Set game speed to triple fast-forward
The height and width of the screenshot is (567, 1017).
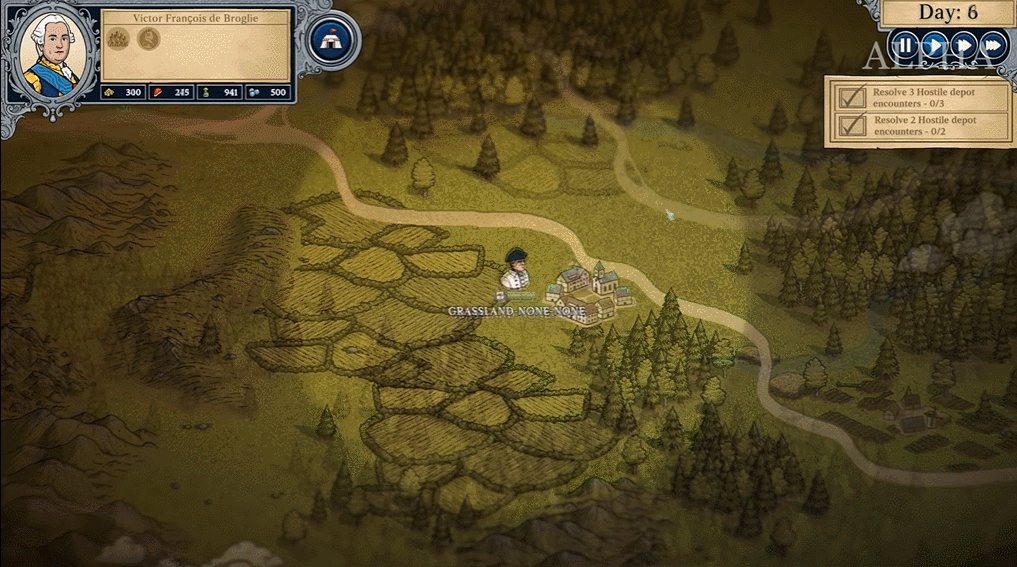992,45
